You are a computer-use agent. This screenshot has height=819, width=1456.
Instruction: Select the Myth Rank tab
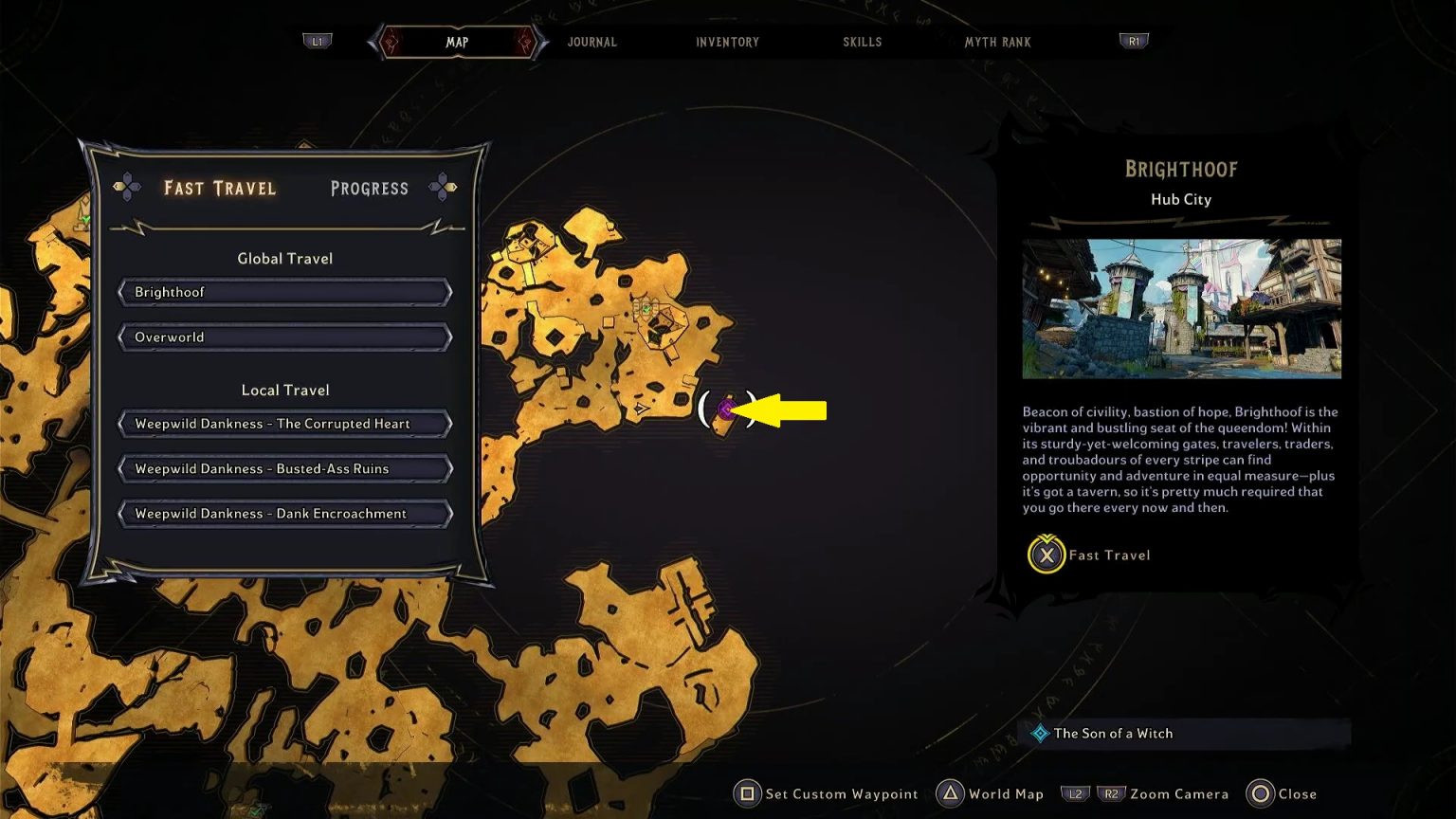(997, 42)
